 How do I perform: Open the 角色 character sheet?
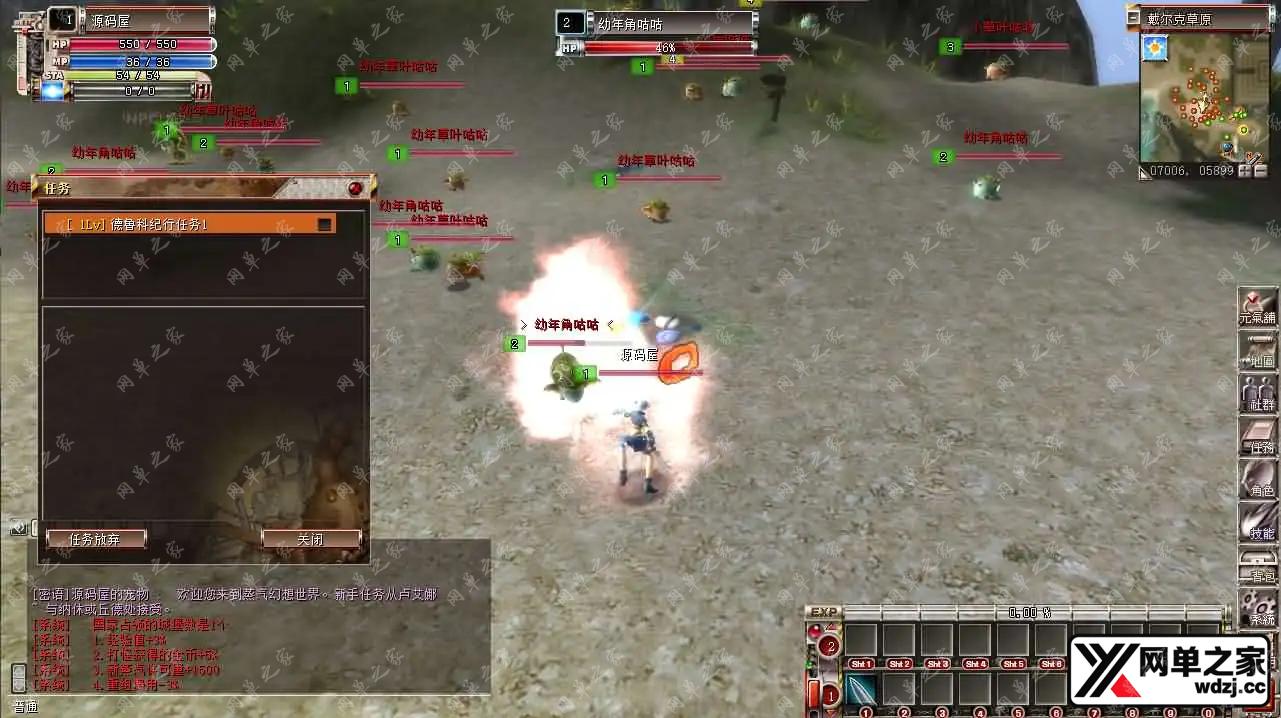click(x=1257, y=479)
